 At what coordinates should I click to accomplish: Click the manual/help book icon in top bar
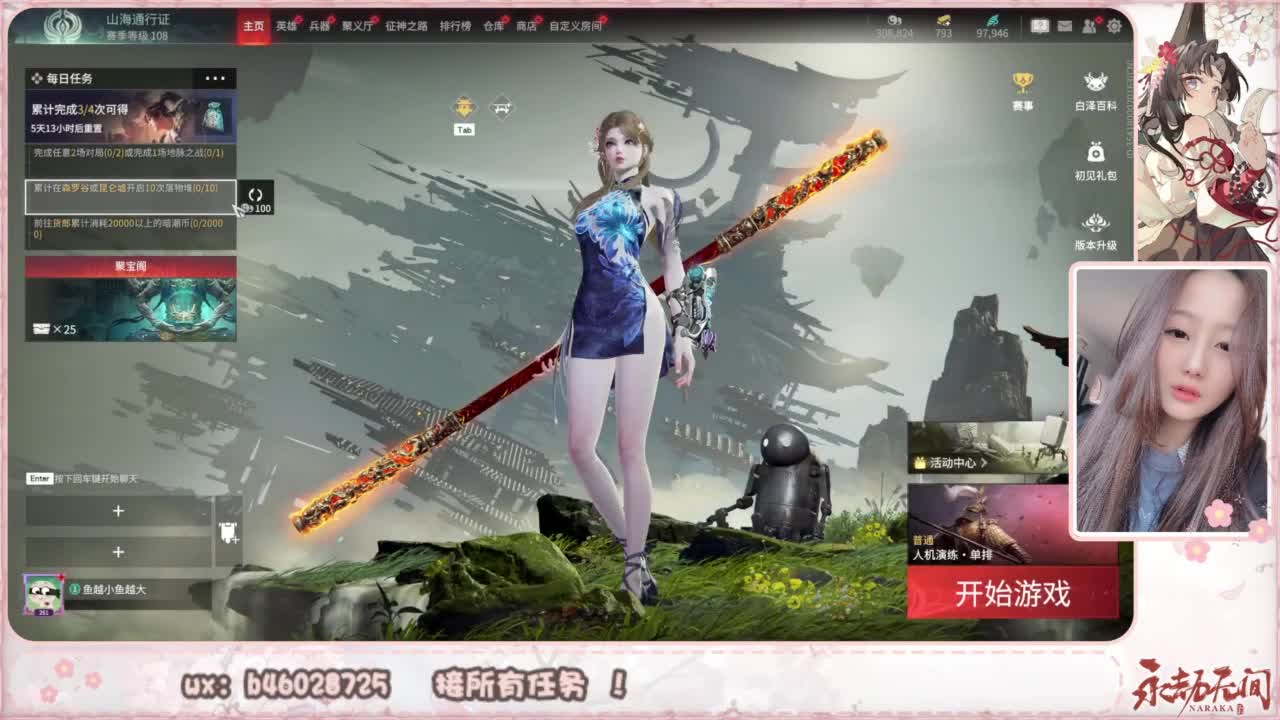(x=1040, y=25)
